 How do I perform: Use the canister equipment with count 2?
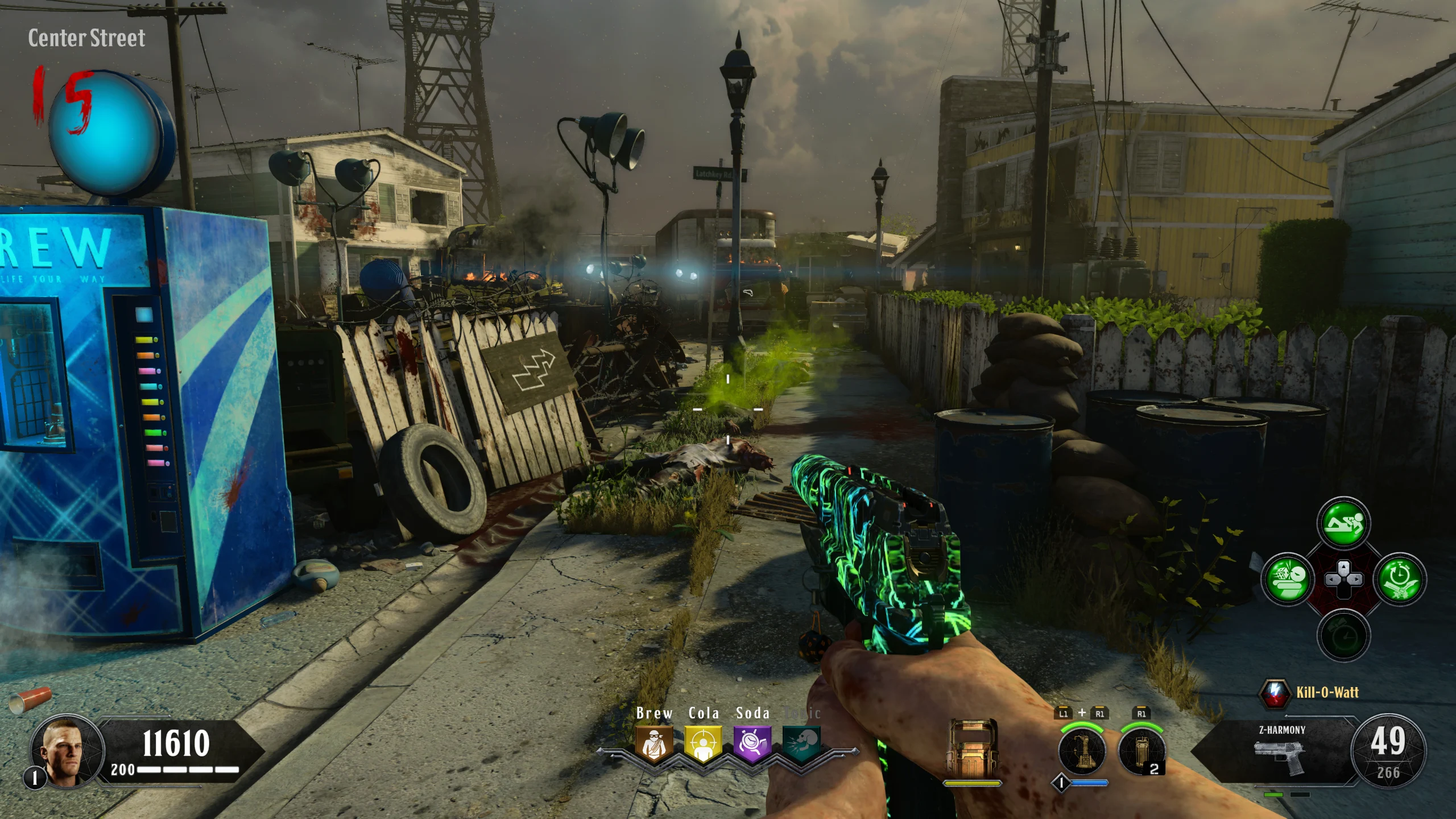1141,750
